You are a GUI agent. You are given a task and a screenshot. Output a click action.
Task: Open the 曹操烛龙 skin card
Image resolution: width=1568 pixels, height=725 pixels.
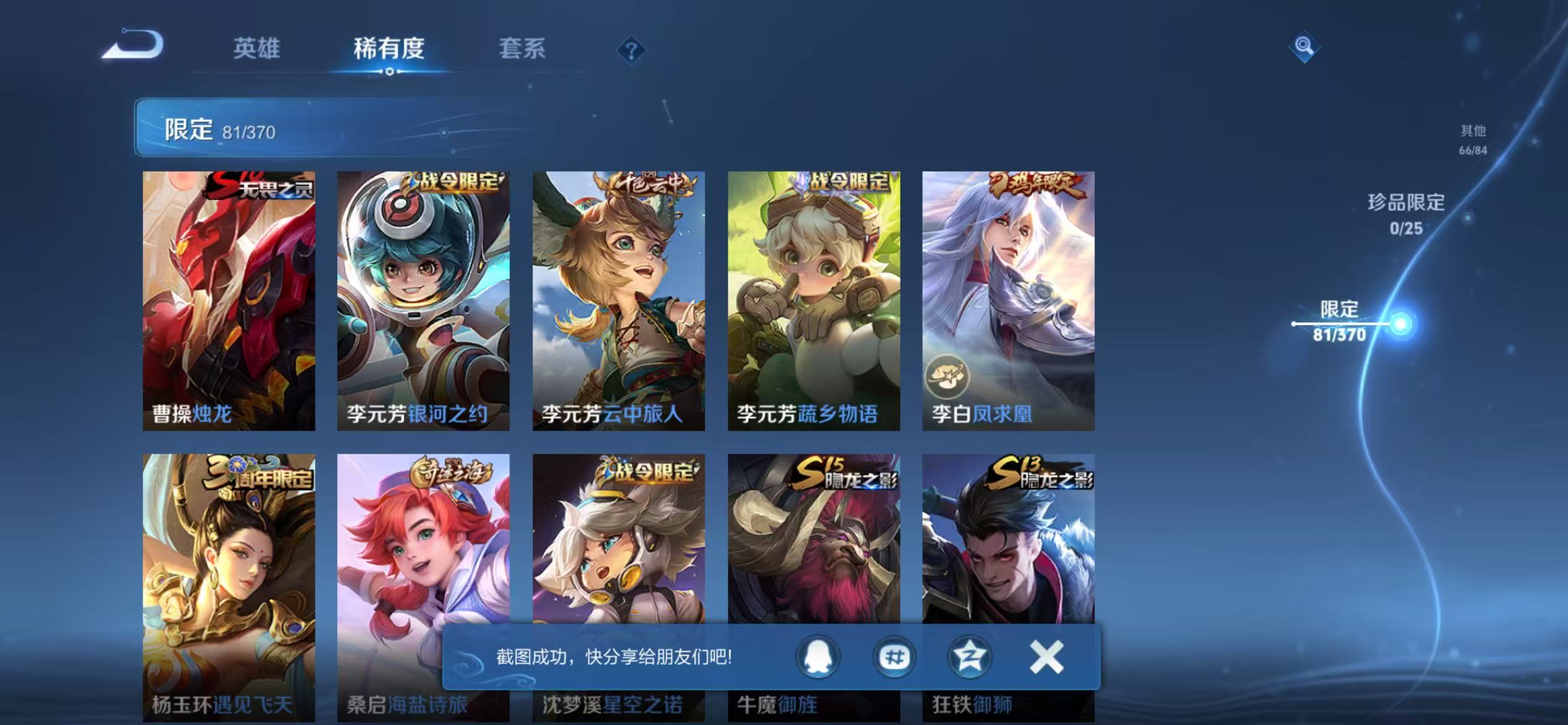click(229, 297)
